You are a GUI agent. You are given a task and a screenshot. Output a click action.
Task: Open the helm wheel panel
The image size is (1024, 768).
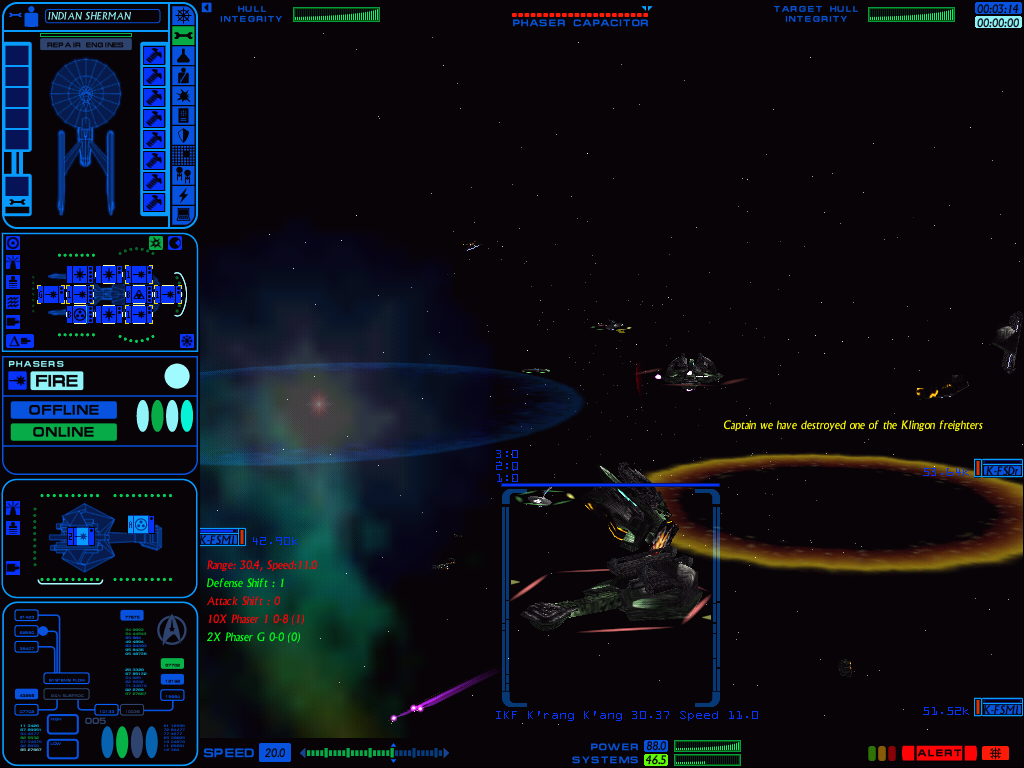[183, 15]
